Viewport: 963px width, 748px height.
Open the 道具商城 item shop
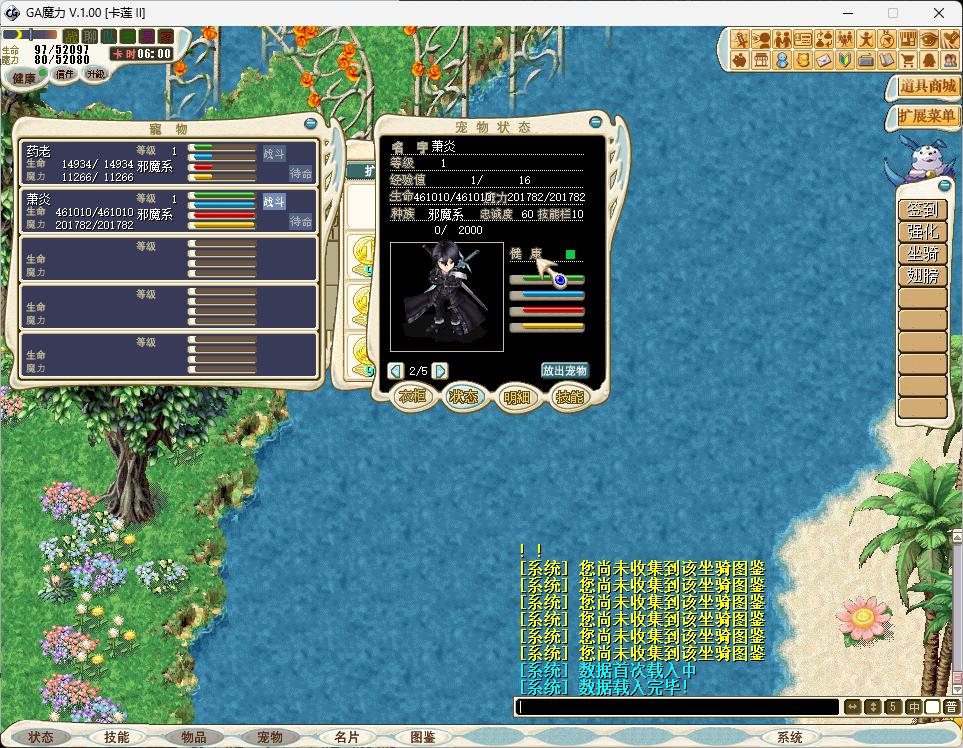pyautogui.click(x=926, y=87)
